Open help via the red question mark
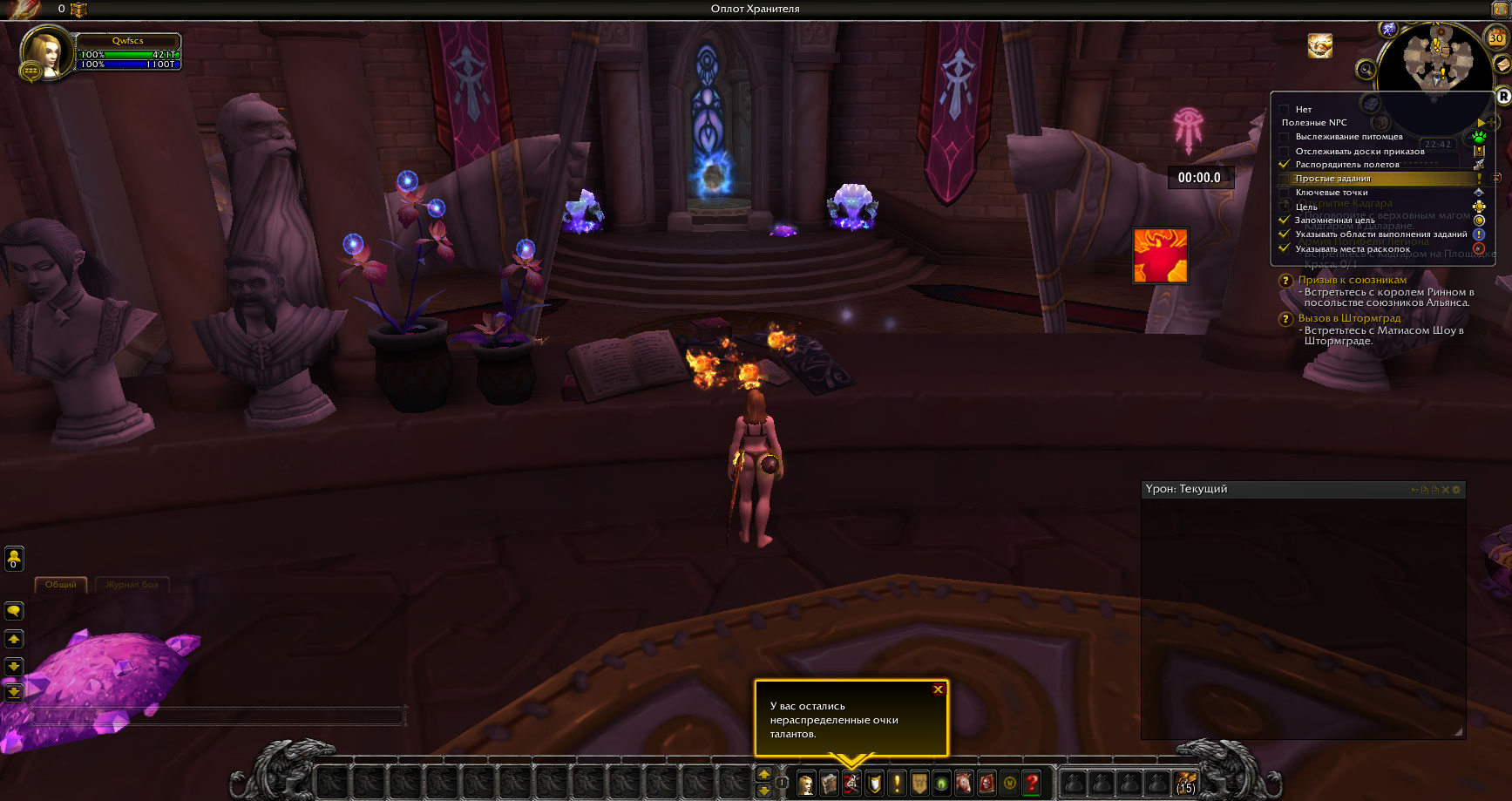The width and height of the screenshot is (1512, 801). [1032, 783]
